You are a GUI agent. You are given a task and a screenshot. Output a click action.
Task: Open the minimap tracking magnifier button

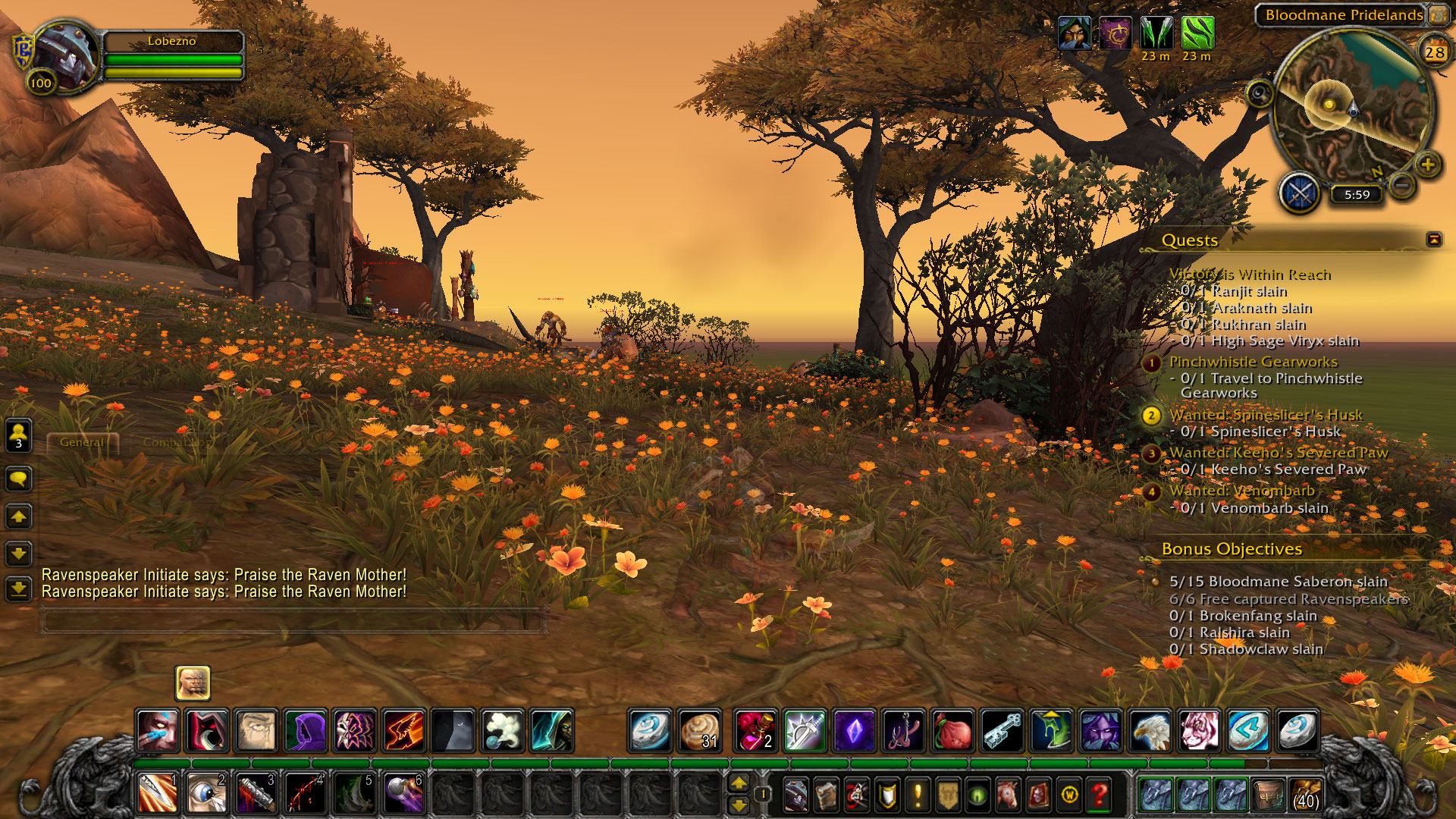pos(1260,94)
